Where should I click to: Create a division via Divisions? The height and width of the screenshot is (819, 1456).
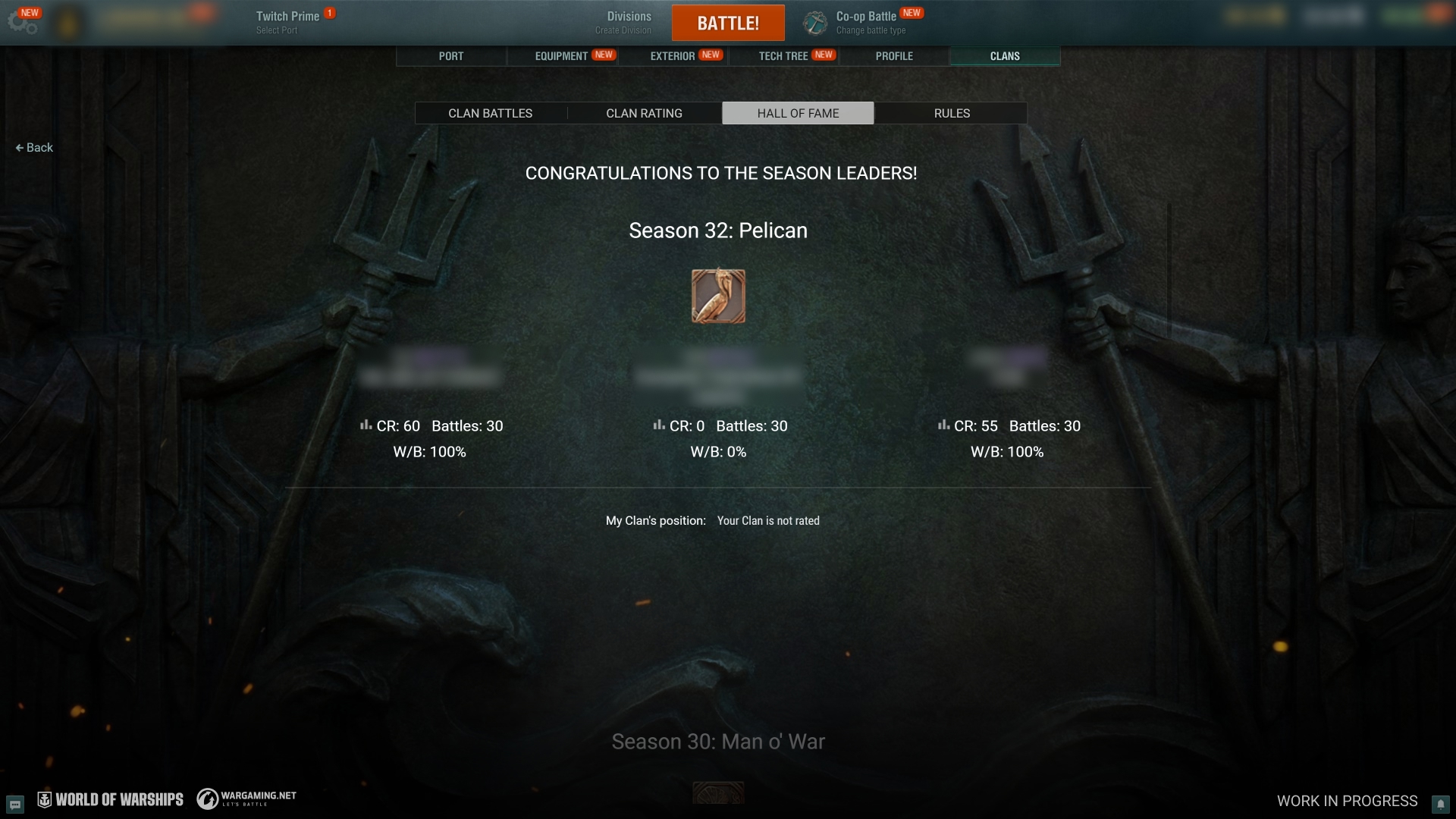(628, 23)
